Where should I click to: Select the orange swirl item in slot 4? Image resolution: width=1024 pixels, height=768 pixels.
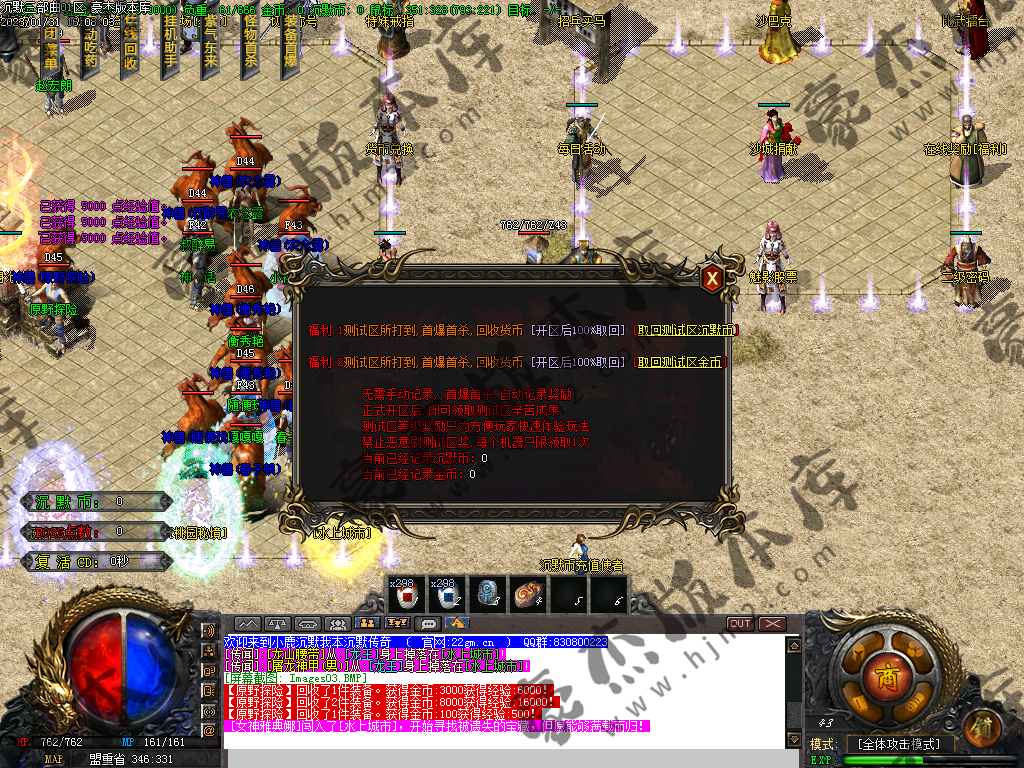(x=527, y=595)
